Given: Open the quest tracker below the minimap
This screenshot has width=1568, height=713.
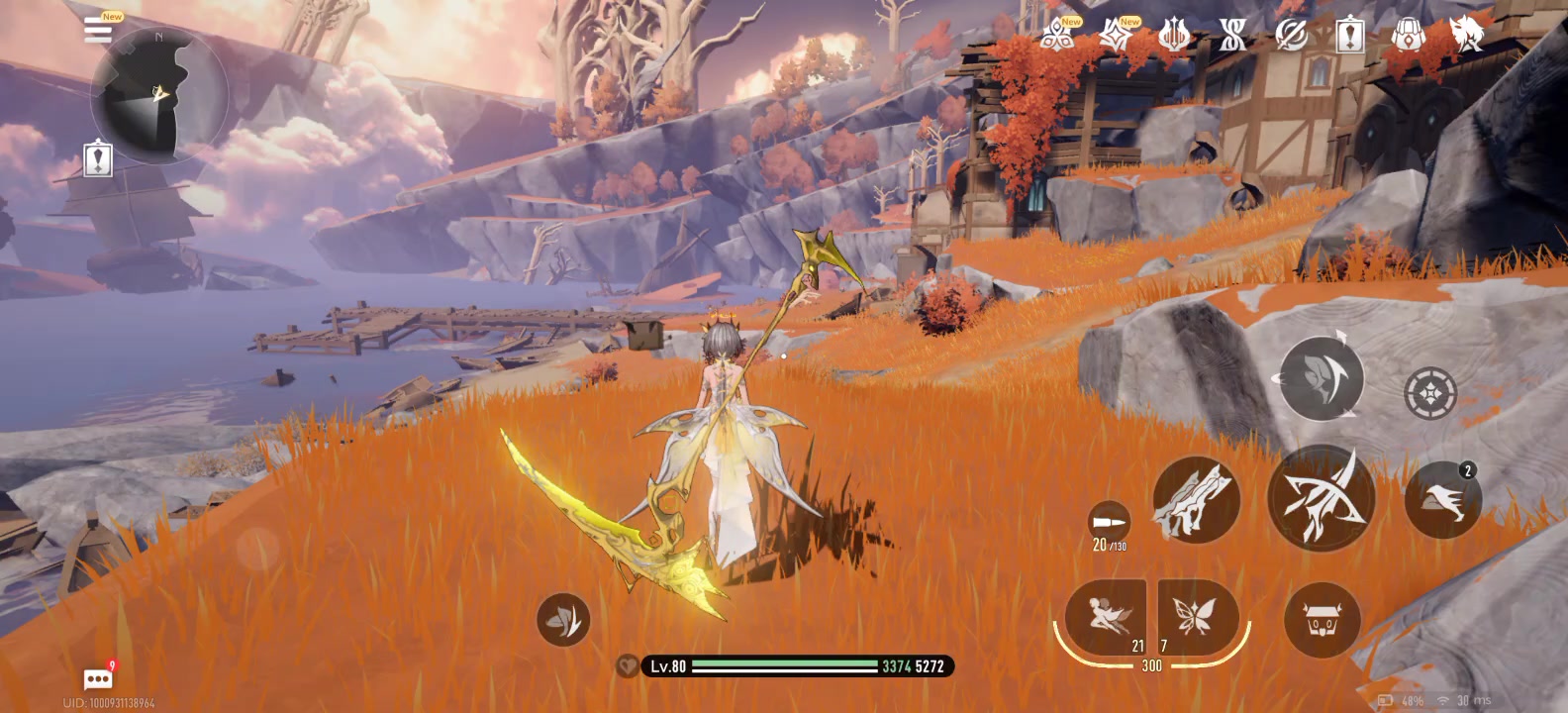Looking at the screenshot, I should [x=98, y=159].
